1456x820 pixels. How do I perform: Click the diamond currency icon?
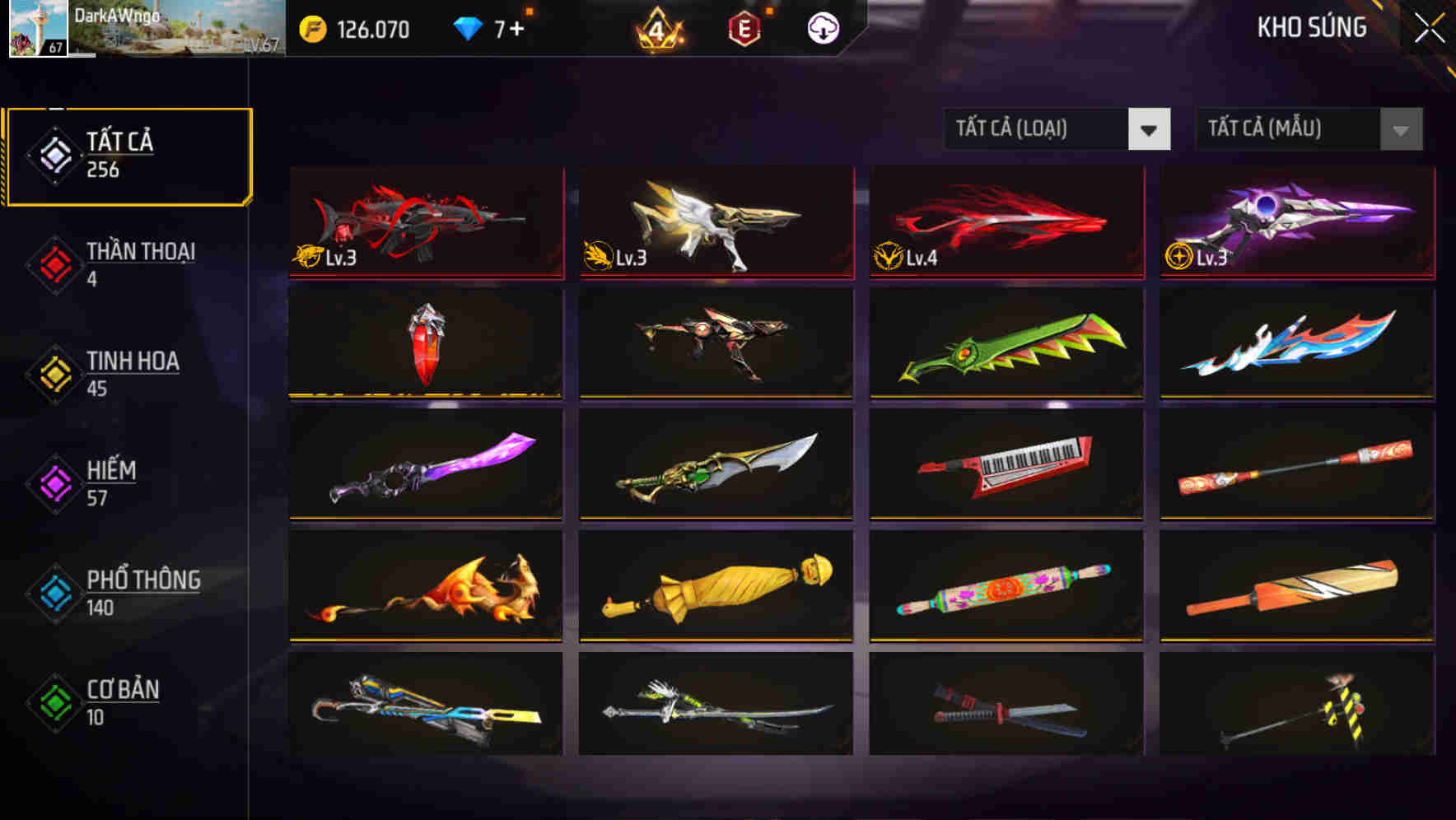tap(467, 27)
